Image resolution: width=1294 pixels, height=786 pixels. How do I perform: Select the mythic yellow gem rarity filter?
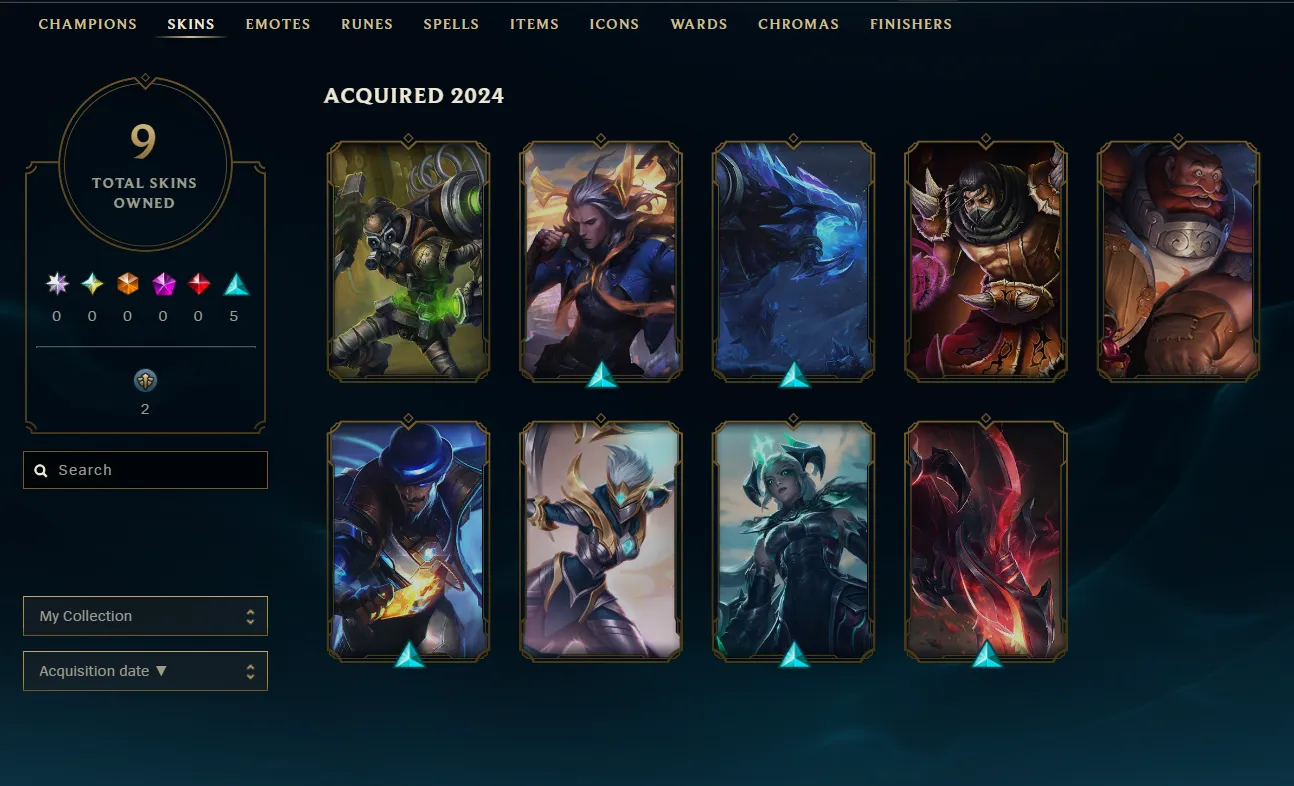[92, 283]
